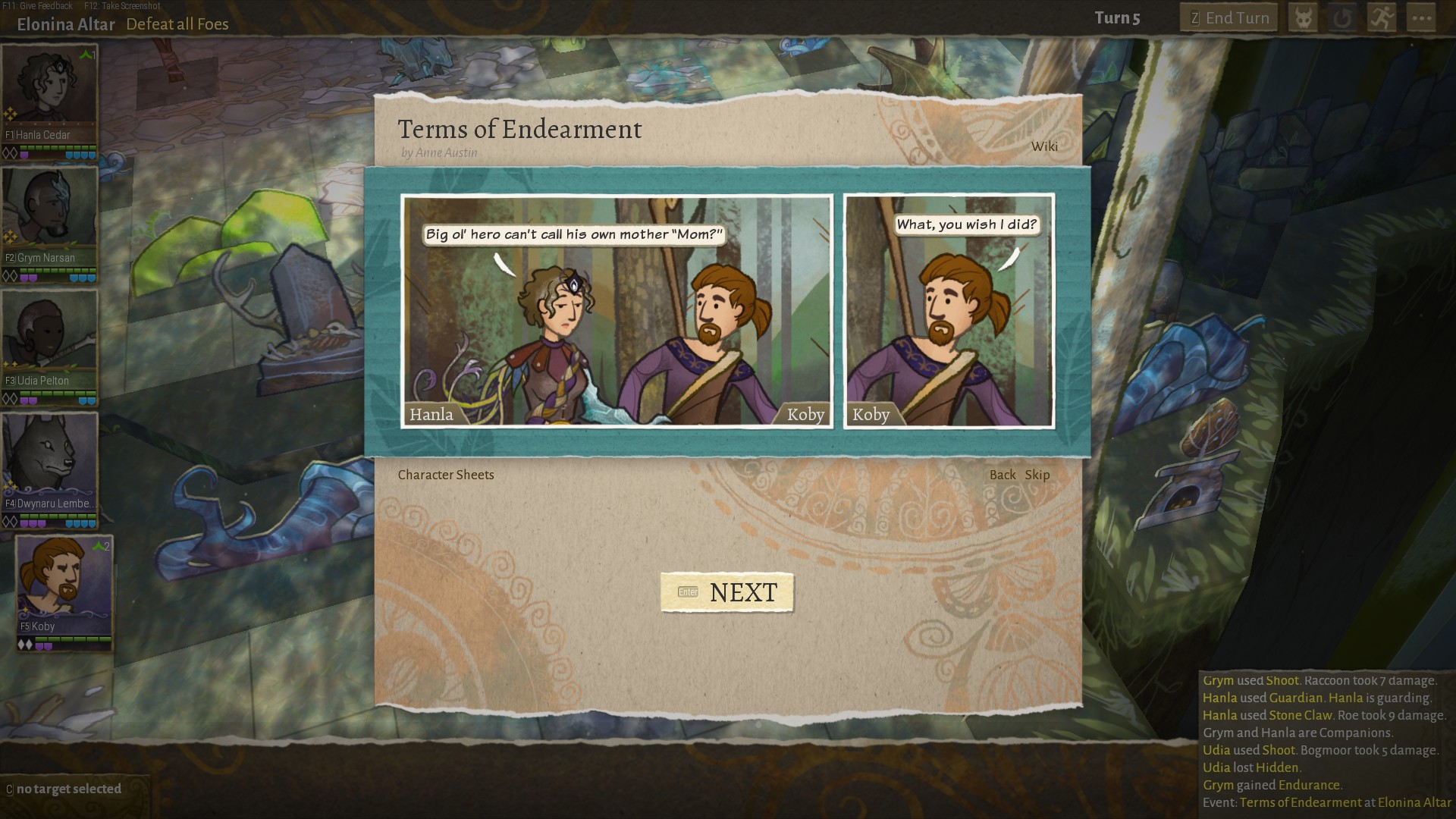Click the End Turn button
The image size is (1456, 819).
[1228, 18]
